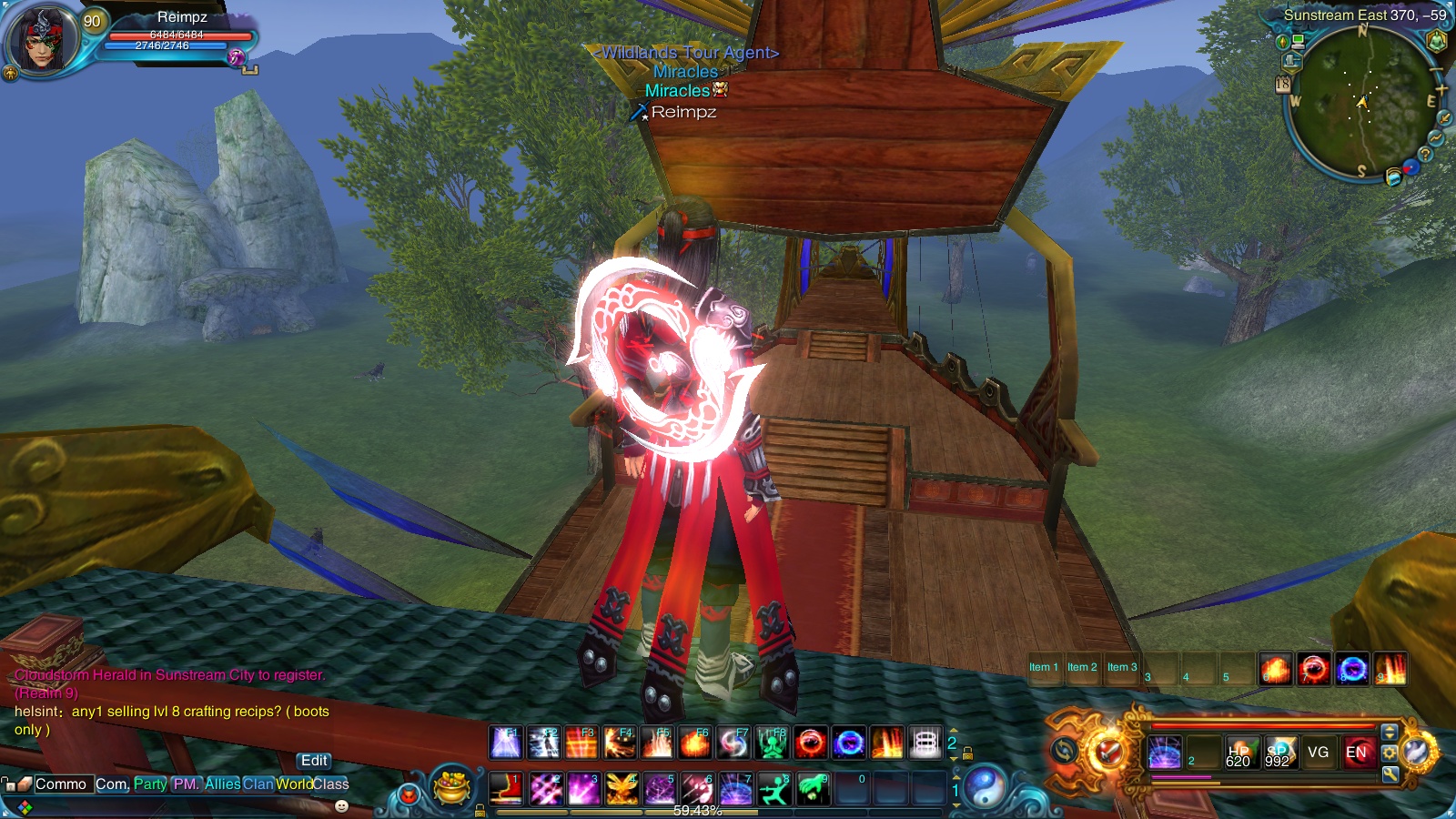Use the yellow phoenix skill in slot 4
Viewport: 1456px width, 819px height.
[622, 788]
